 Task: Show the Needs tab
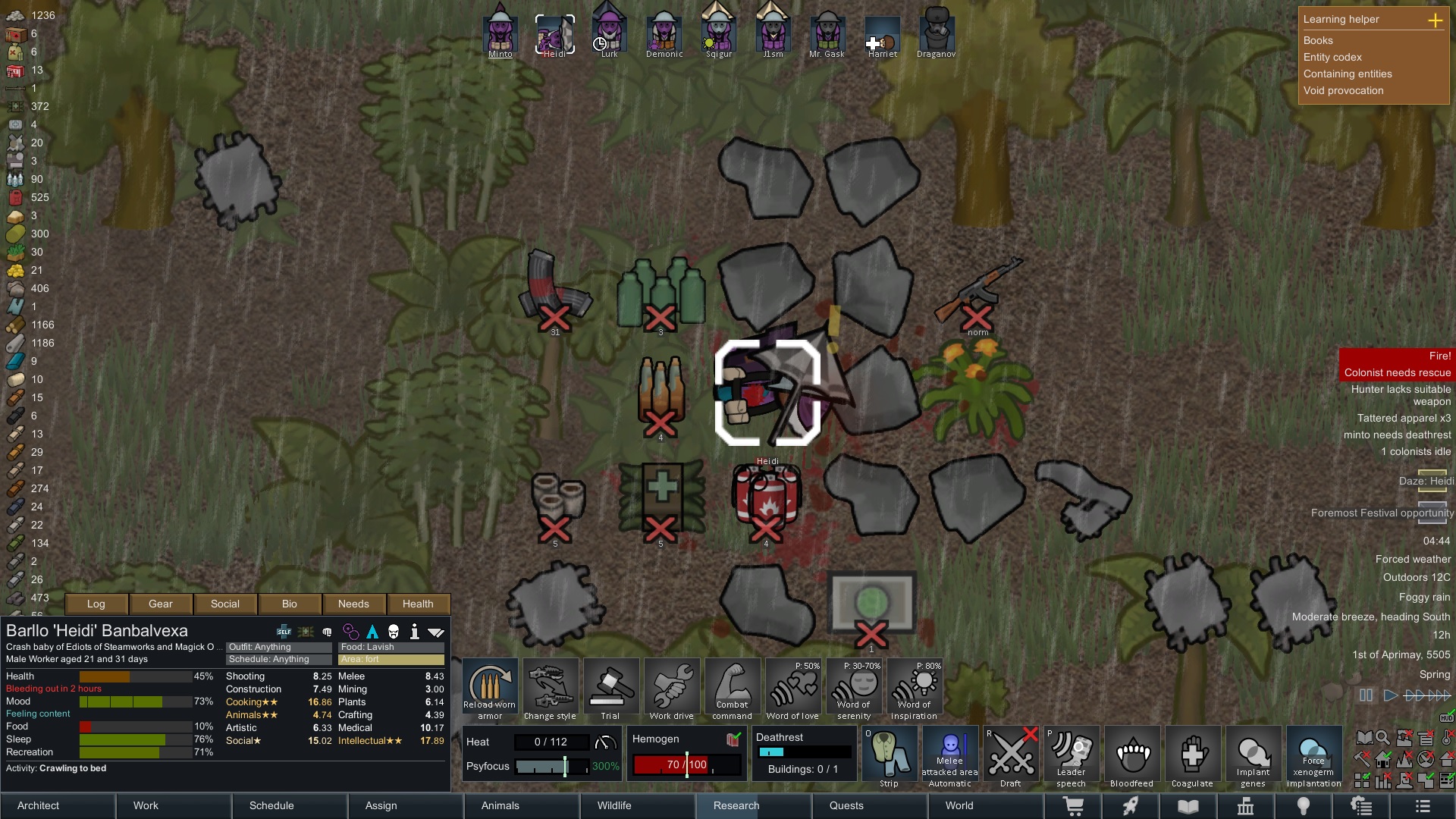pyautogui.click(x=353, y=604)
